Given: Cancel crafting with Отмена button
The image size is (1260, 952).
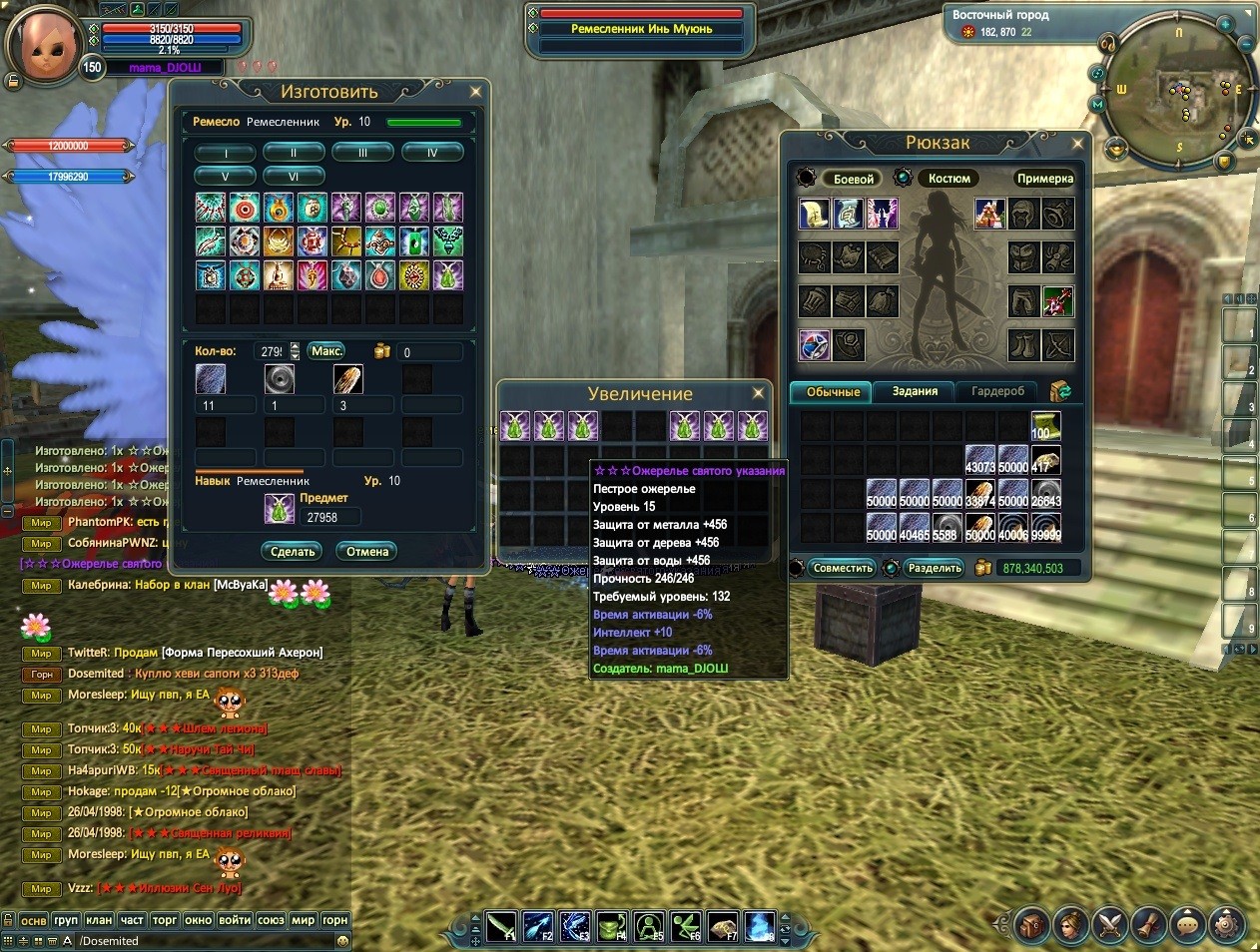Looking at the screenshot, I should (x=367, y=552).
